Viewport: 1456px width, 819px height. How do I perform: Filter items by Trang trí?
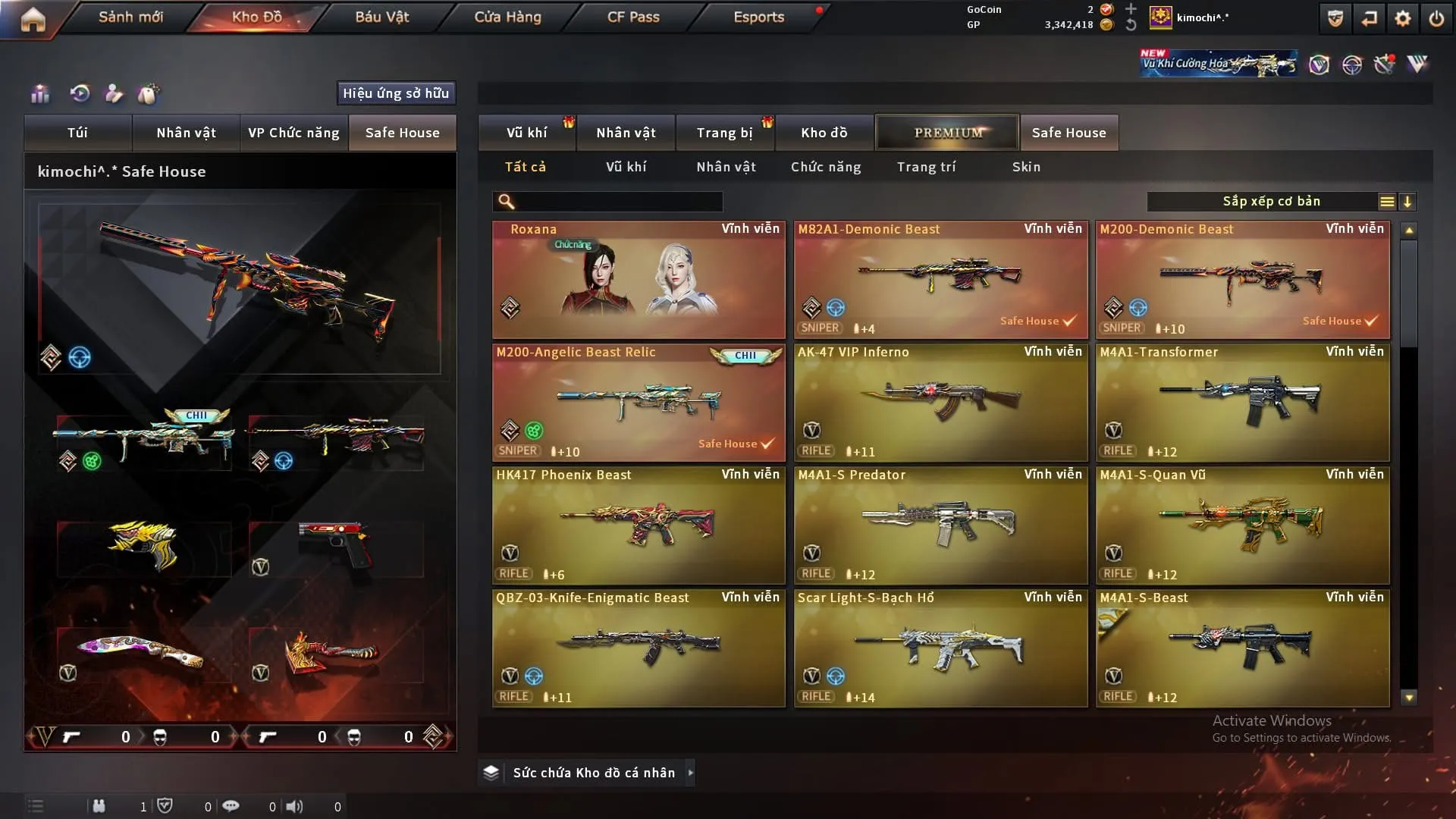(926, 167)
